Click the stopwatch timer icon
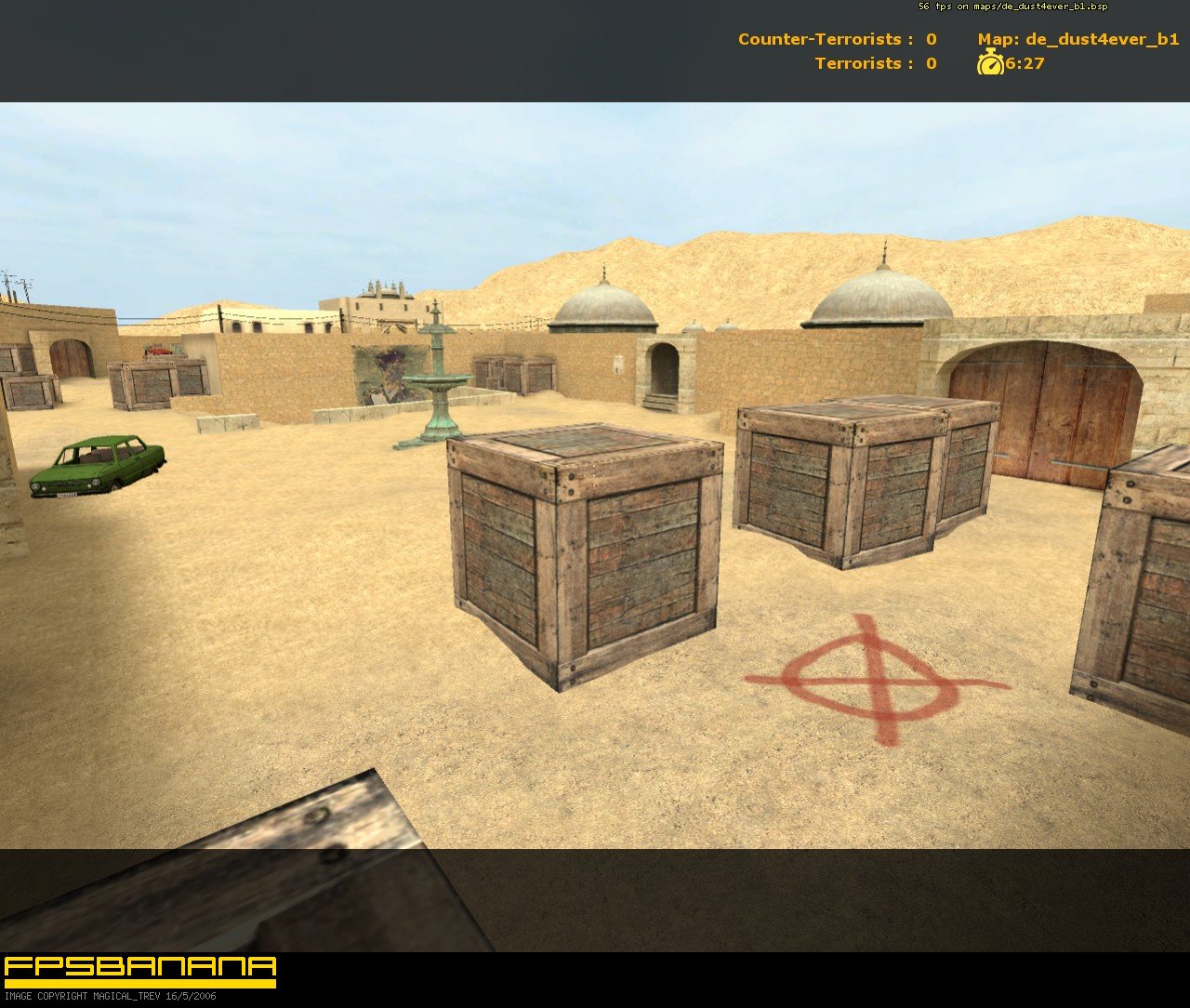Image resolution: width=1190 pixels, height=1008 pixels. [989, 65]
